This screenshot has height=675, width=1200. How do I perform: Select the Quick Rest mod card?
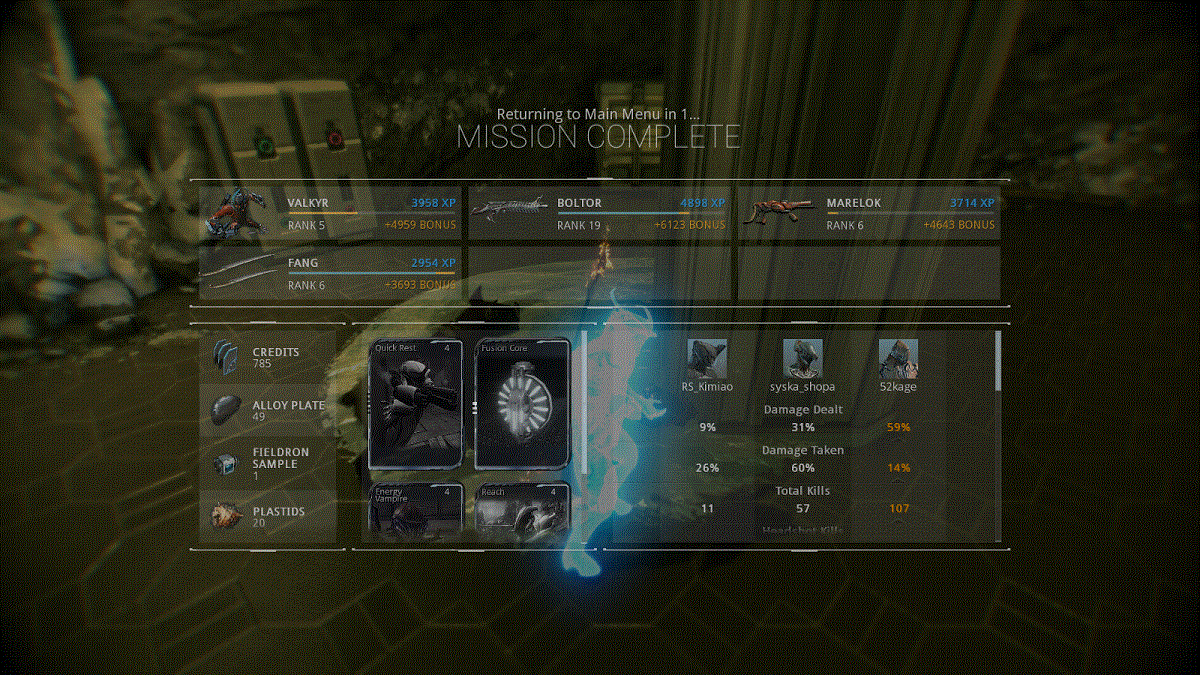(417, 404)
